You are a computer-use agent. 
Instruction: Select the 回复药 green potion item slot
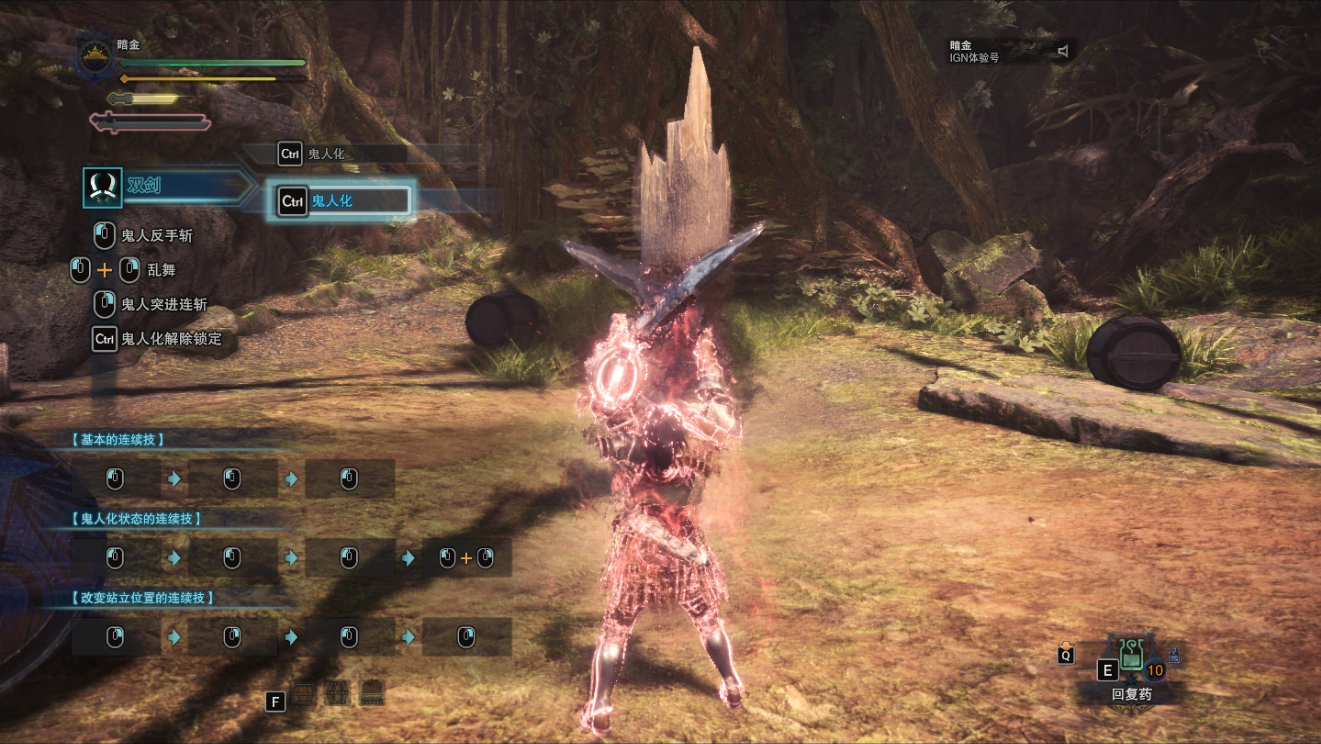coord(1132,655)
